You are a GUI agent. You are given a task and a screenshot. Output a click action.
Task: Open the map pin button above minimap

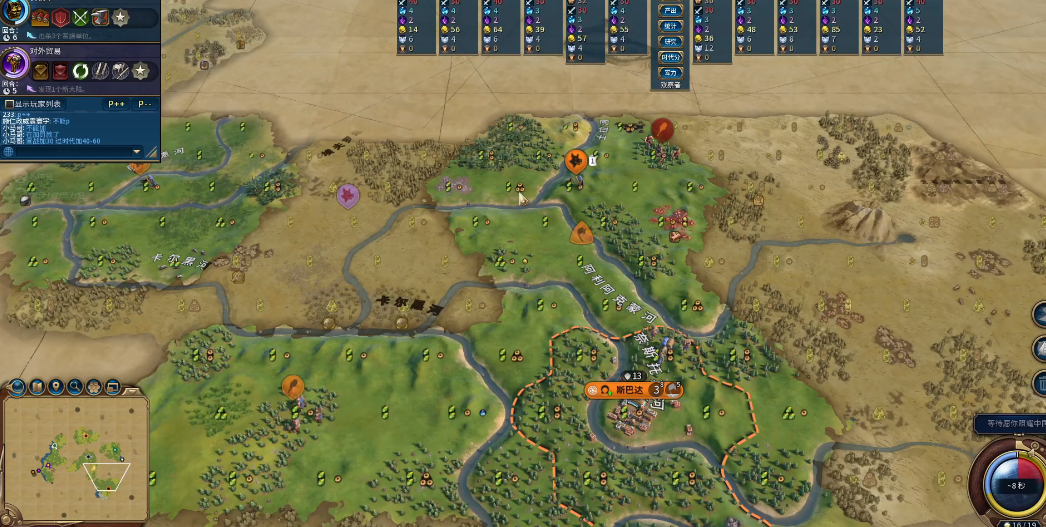55,387
